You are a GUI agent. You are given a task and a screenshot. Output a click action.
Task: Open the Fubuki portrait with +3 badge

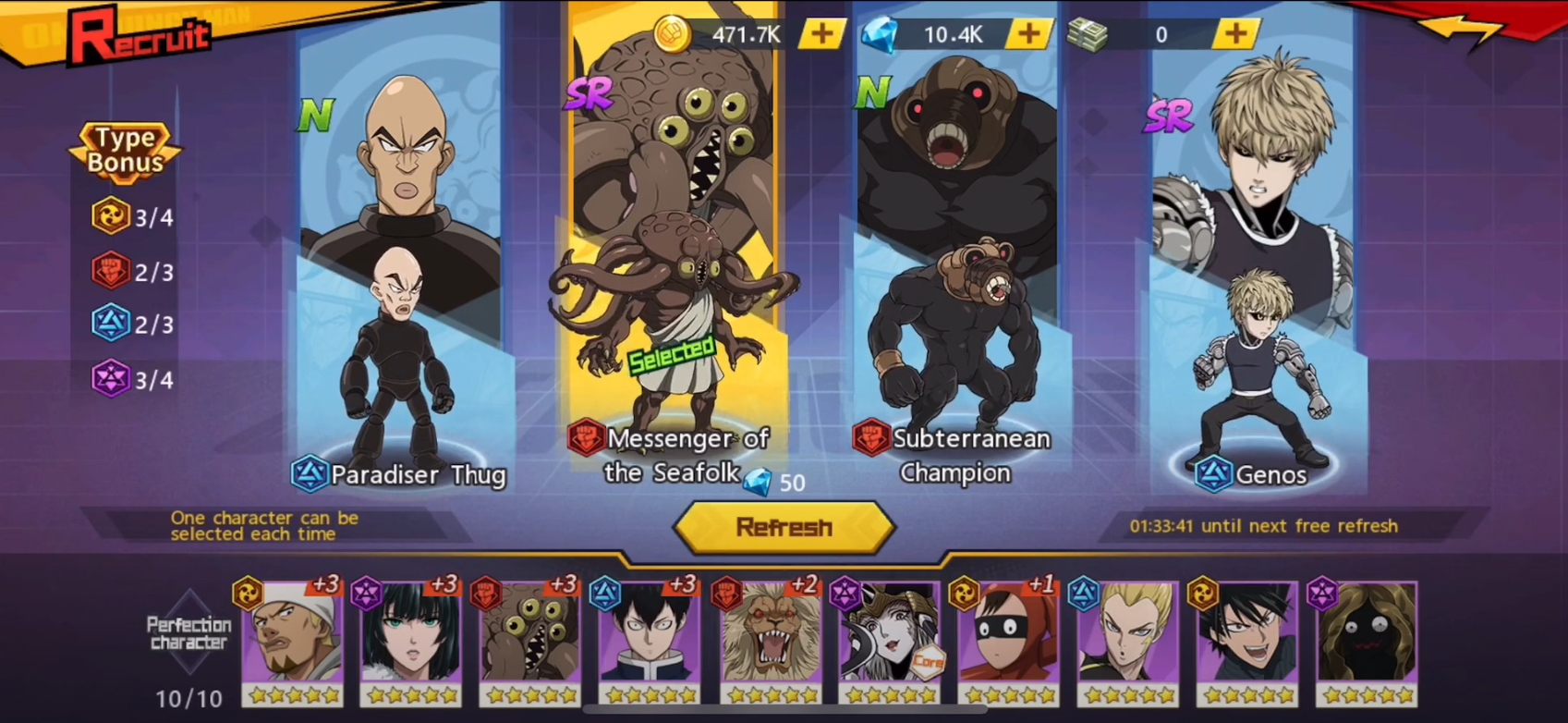409,638
